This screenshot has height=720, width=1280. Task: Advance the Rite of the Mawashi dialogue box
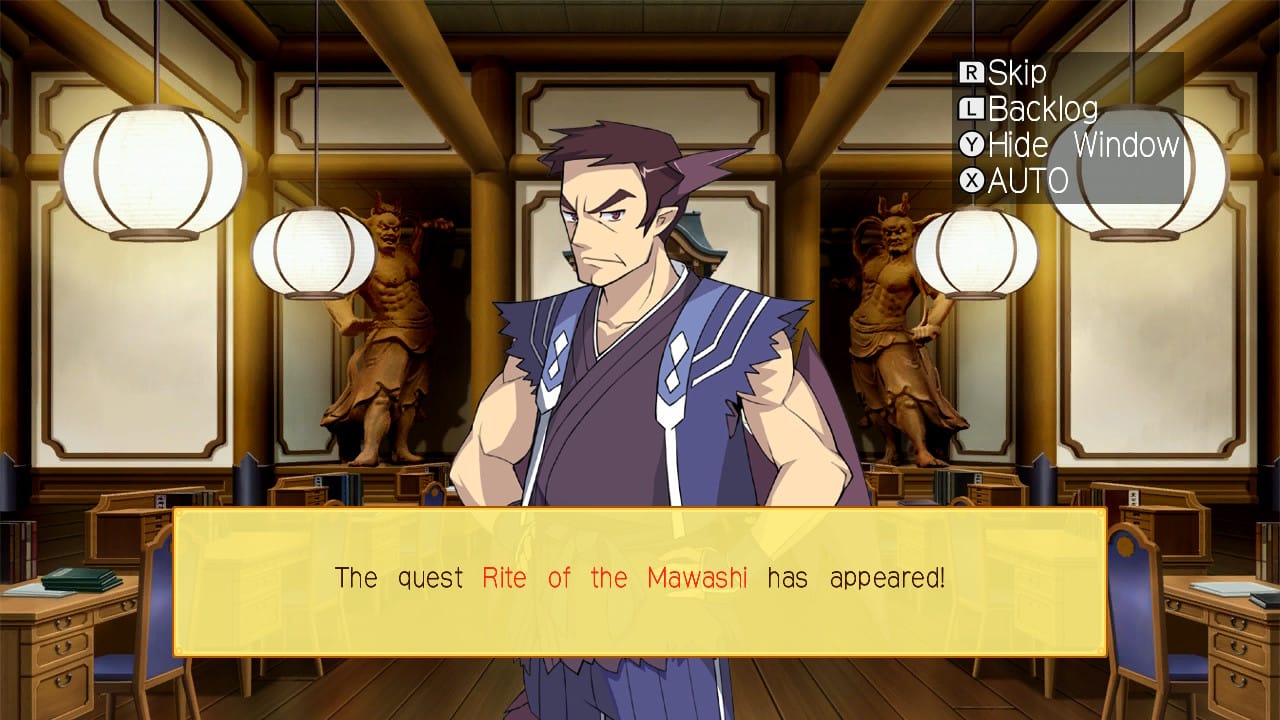tap(640, 582)
